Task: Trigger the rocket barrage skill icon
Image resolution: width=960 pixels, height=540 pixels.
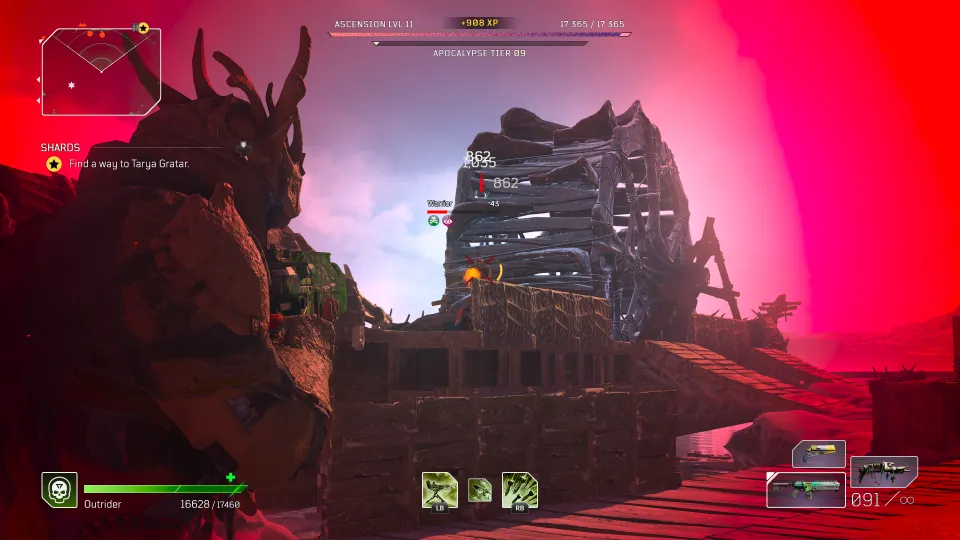Action: tap(519, 489)
